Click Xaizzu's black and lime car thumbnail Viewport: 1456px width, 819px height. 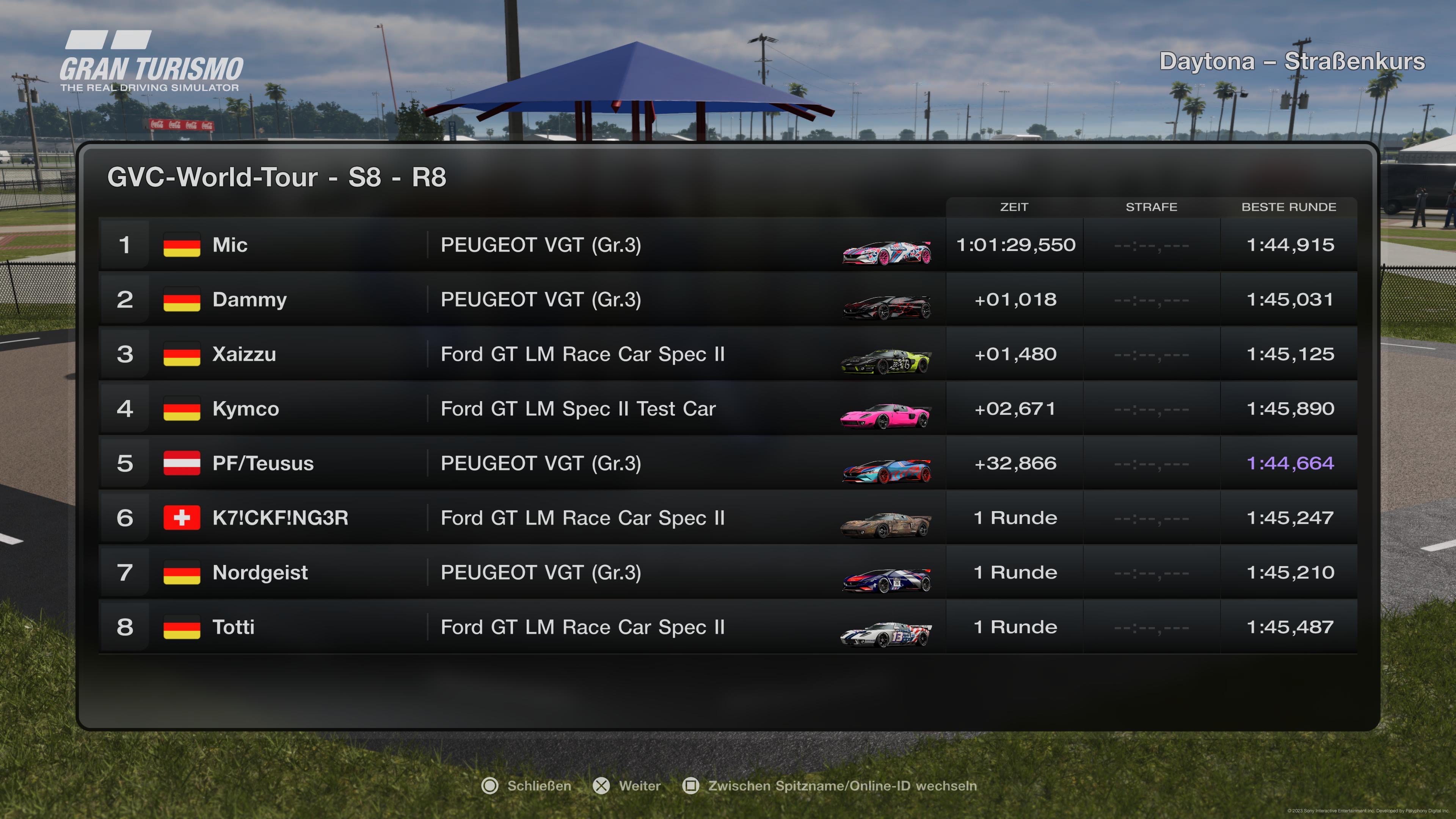pyautogui.click(x=885, y=361)
